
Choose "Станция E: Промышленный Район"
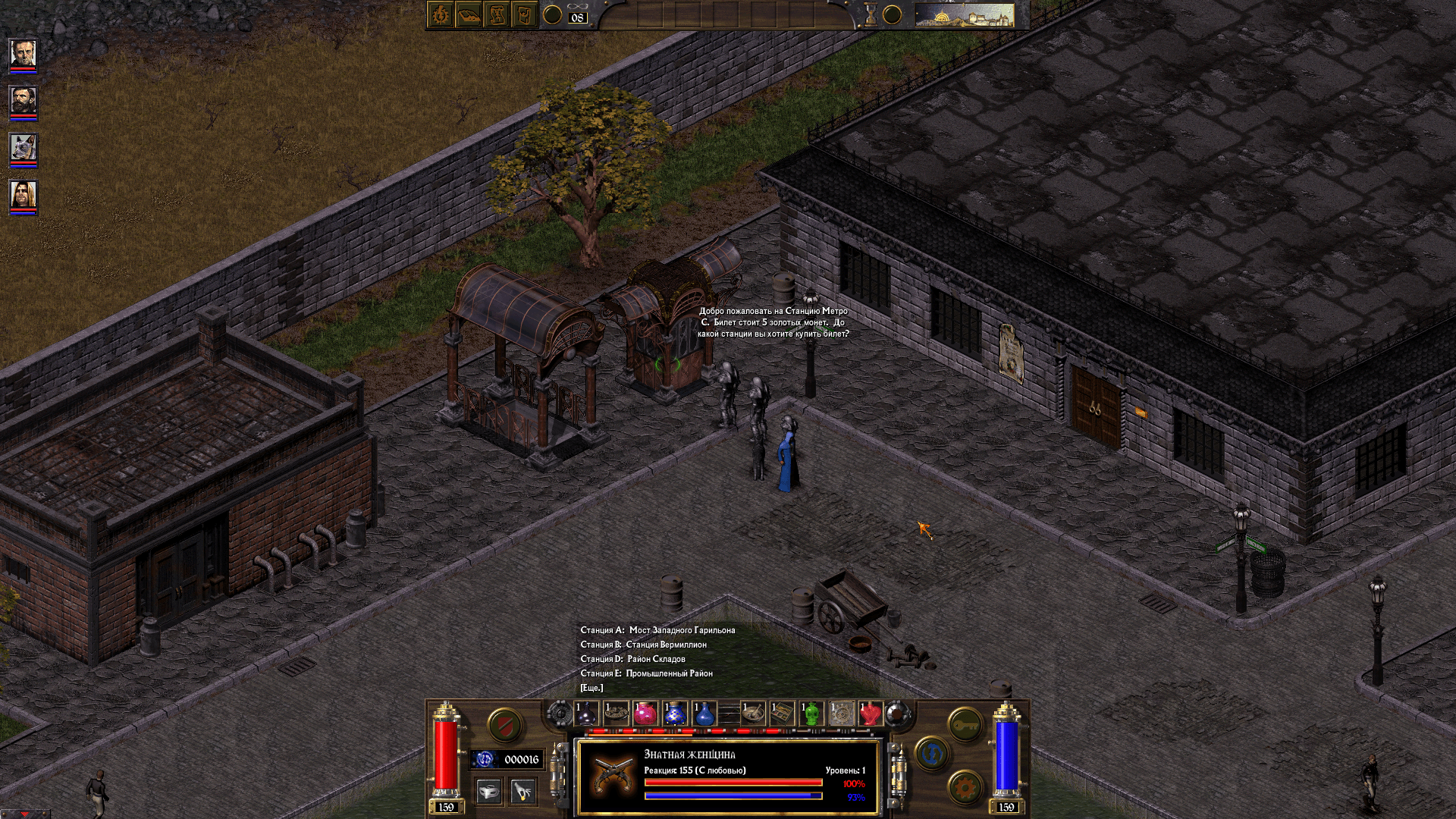(x=646, y=675)
